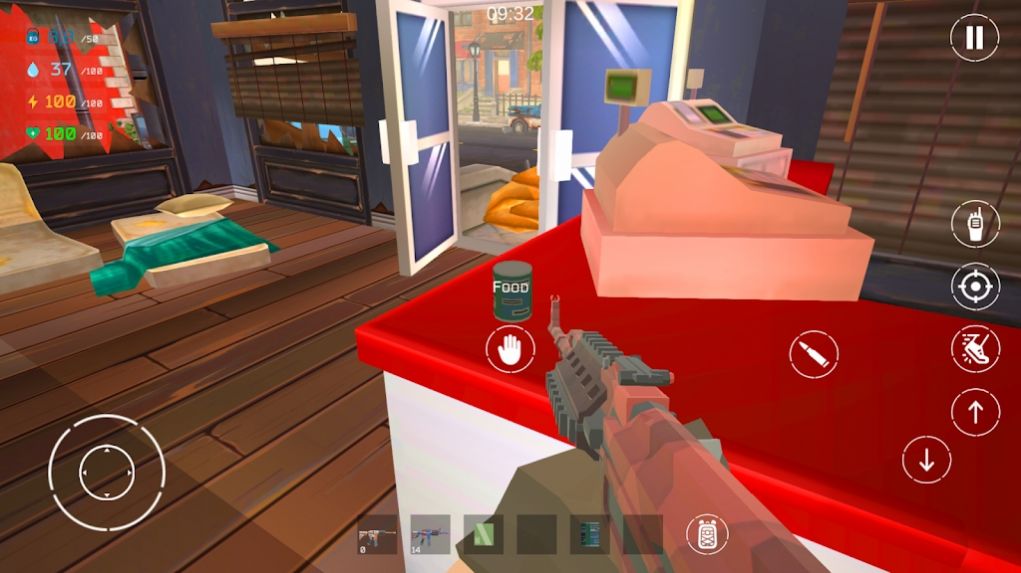Equip the rifle slot showing 14 ammo
Viewport: 1021px width, 573px height.
pyautogui.click(x=430, y=534)
